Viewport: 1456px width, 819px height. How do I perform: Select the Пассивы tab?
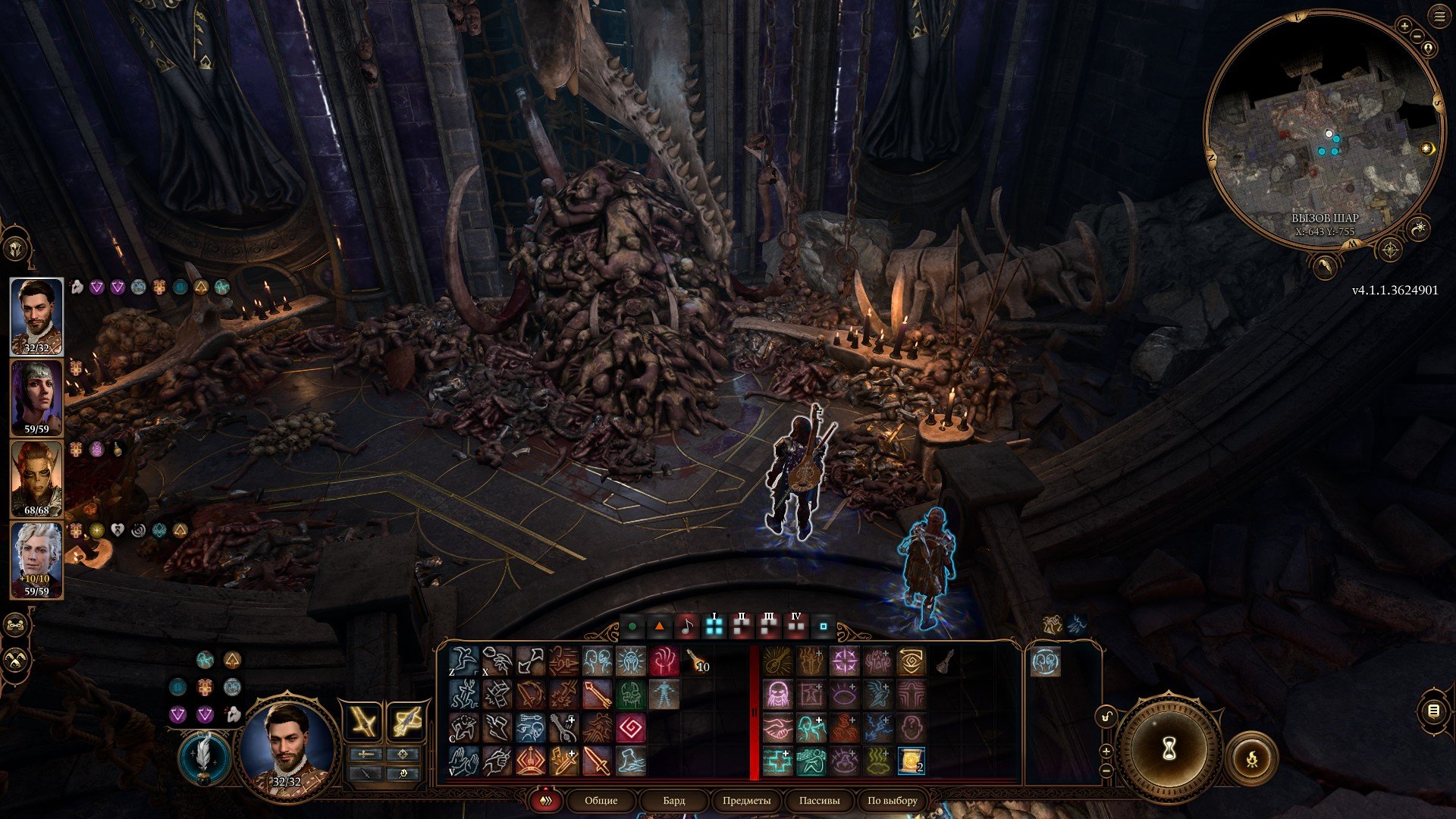point(819,800)
